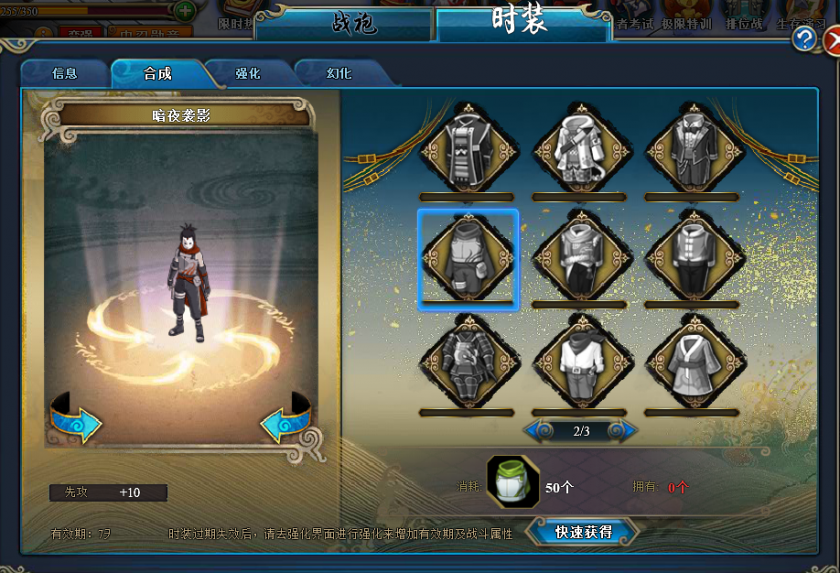This screenshot has height=573, width=840.
Task: Rotate character with the right preview arrow
Action: 287,421
